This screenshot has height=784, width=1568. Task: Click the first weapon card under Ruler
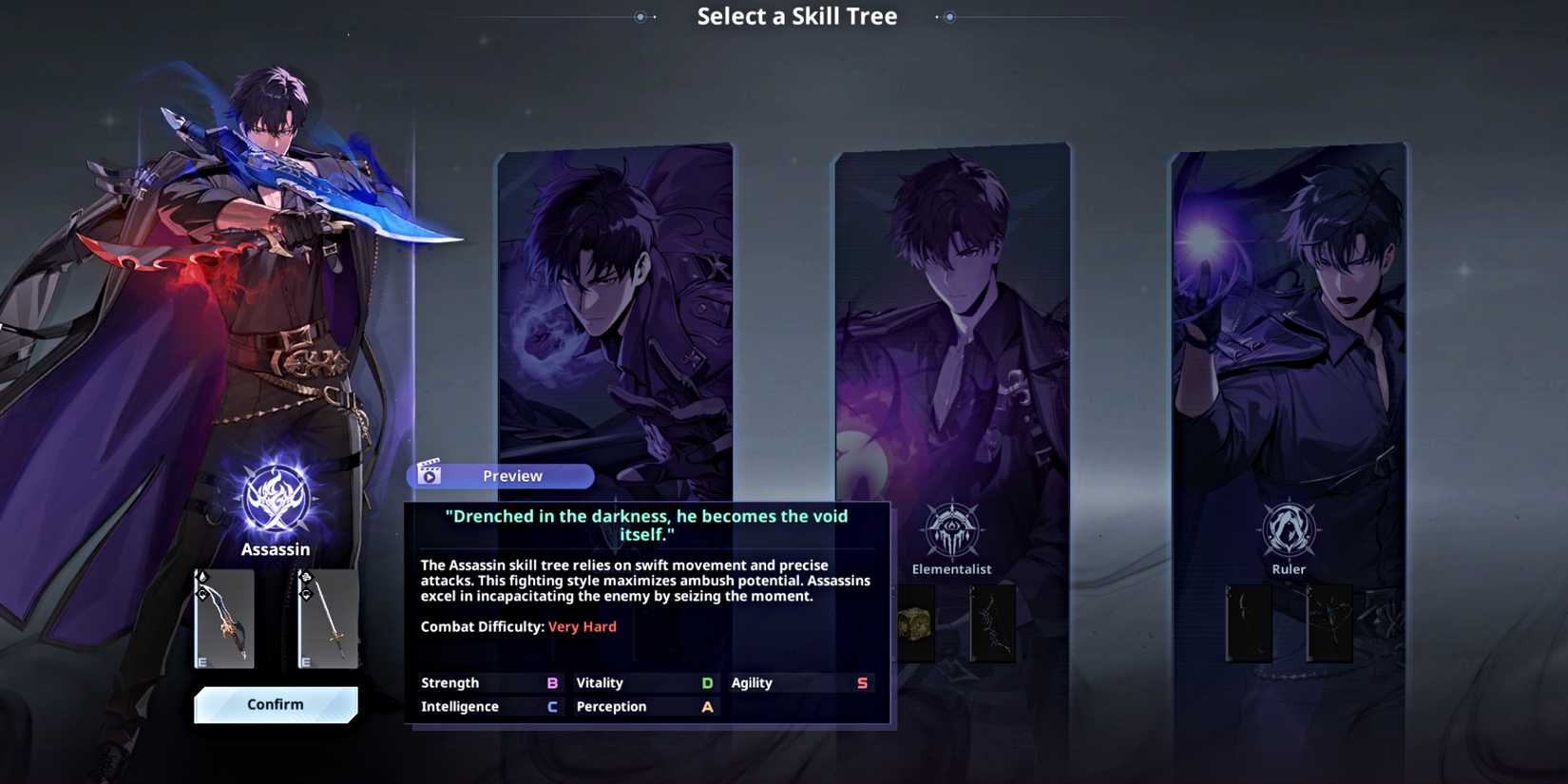coord(1249,624)
